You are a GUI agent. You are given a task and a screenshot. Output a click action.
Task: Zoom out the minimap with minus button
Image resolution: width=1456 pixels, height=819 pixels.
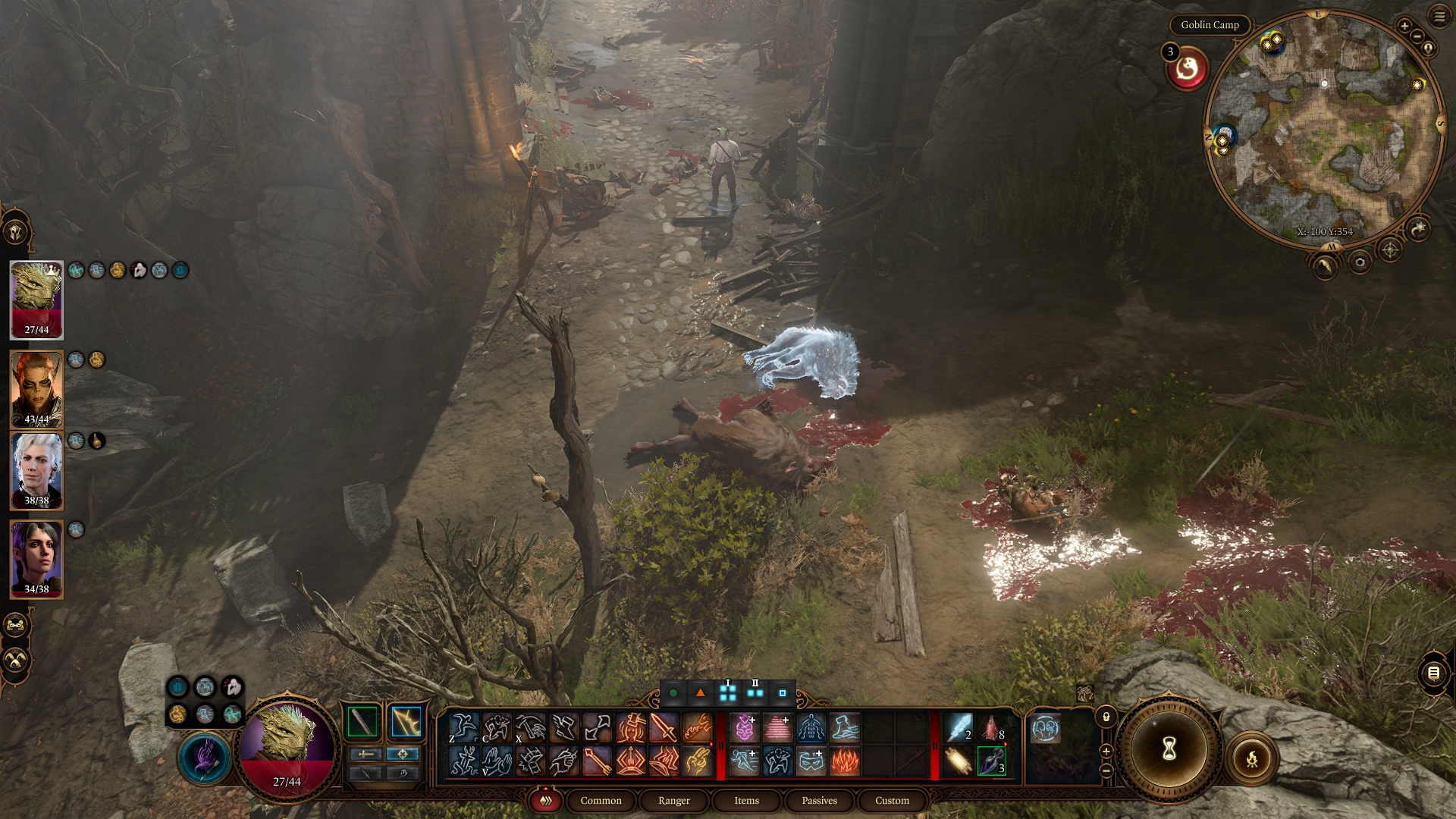point(1417,36)
